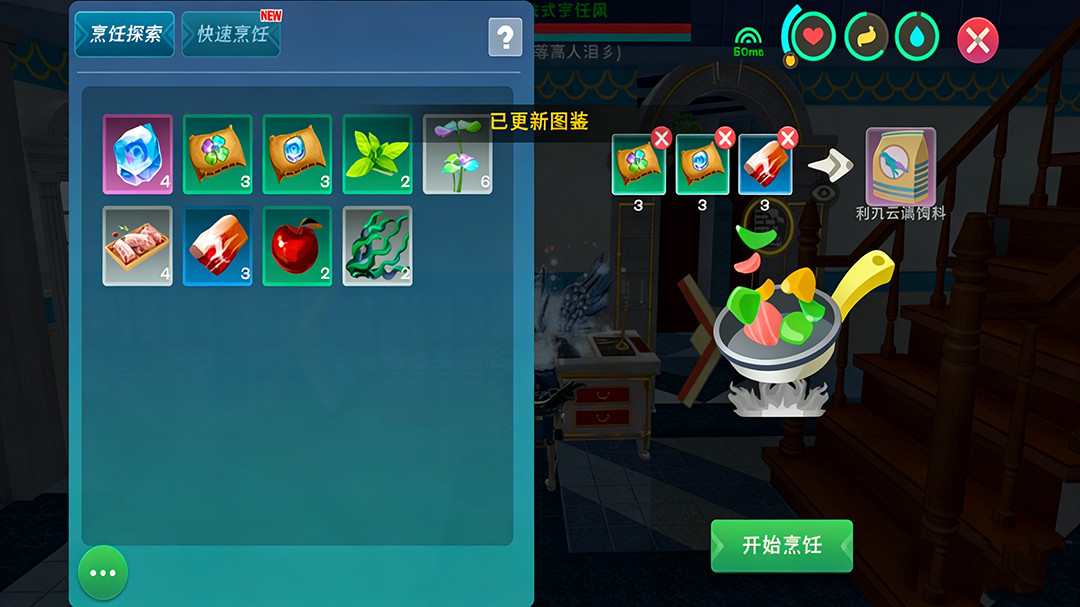1080x607 pixels.
Task: Tap the water drop thirst icon
Action: (x=918, y=37)
